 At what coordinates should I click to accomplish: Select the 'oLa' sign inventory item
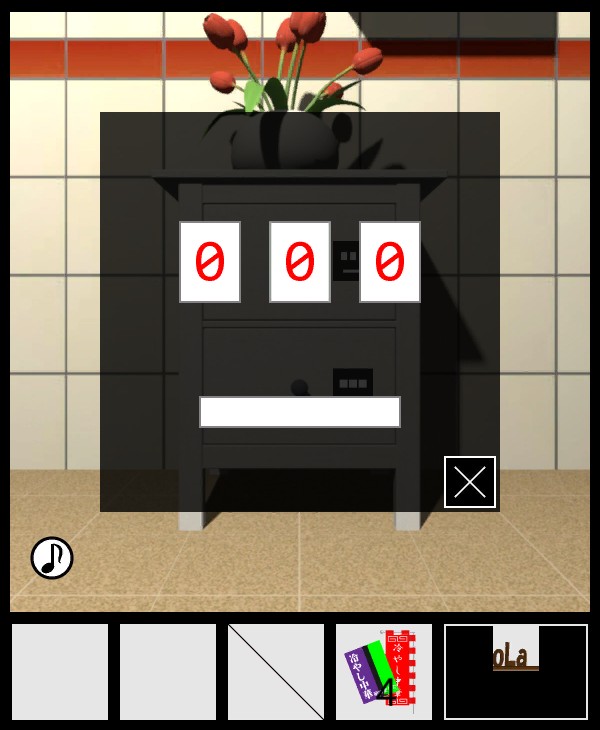click(516, 672)
